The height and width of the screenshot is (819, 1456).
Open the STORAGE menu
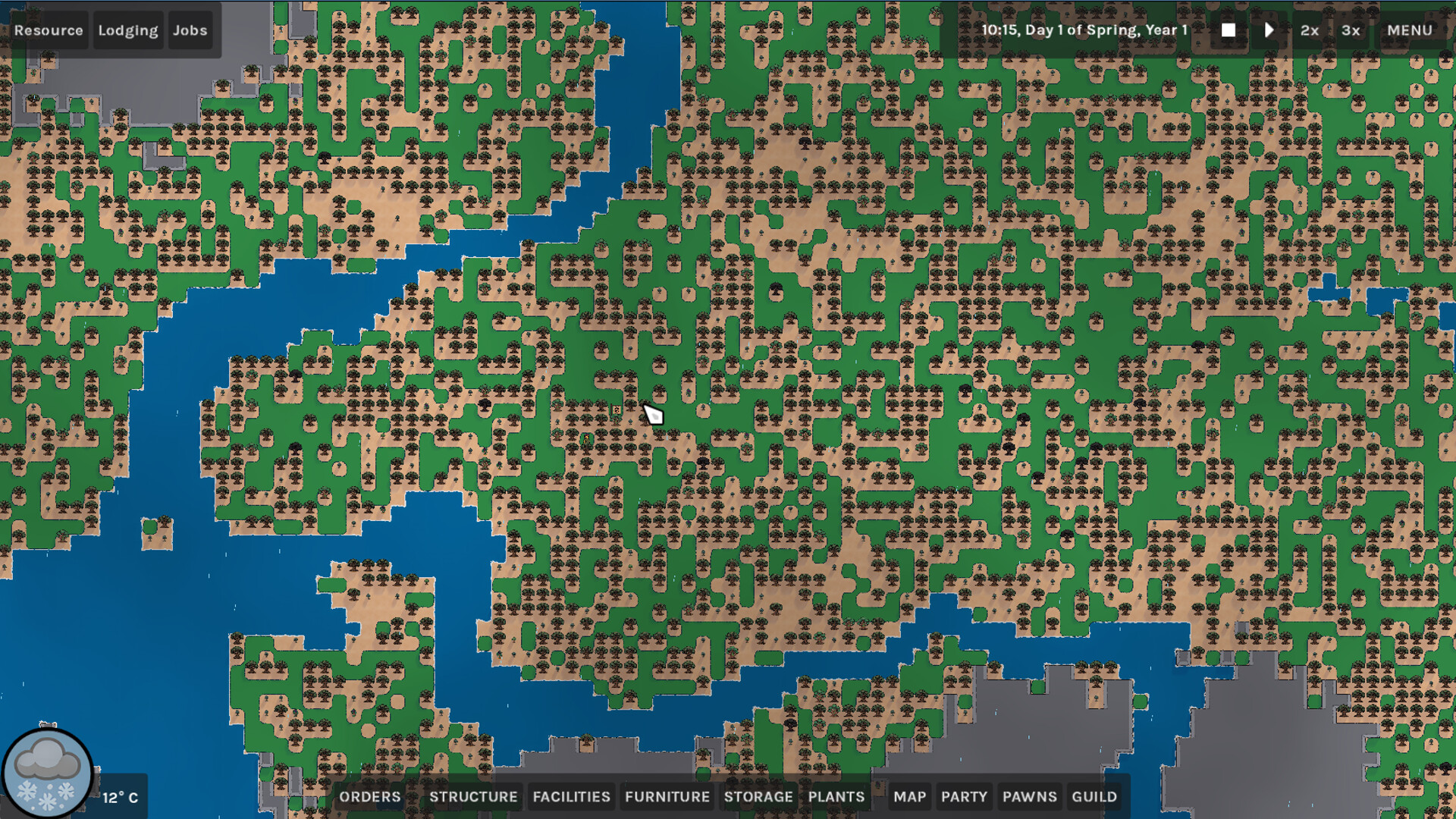(759, 797)
